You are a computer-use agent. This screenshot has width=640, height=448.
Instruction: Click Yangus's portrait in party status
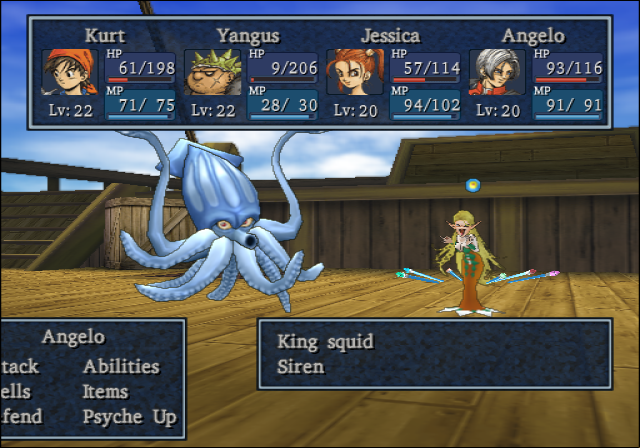coord(213,72)
